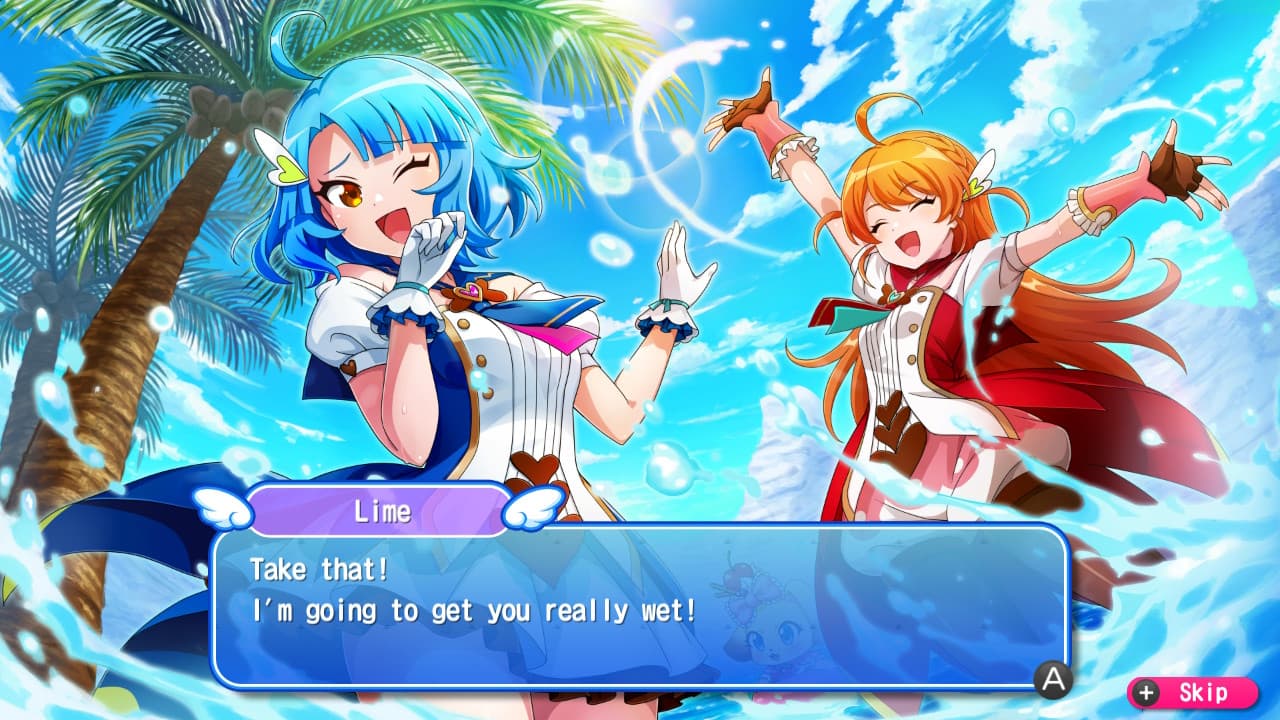
Task: Click the purple Lime nameplate banner
Action: 380,511
